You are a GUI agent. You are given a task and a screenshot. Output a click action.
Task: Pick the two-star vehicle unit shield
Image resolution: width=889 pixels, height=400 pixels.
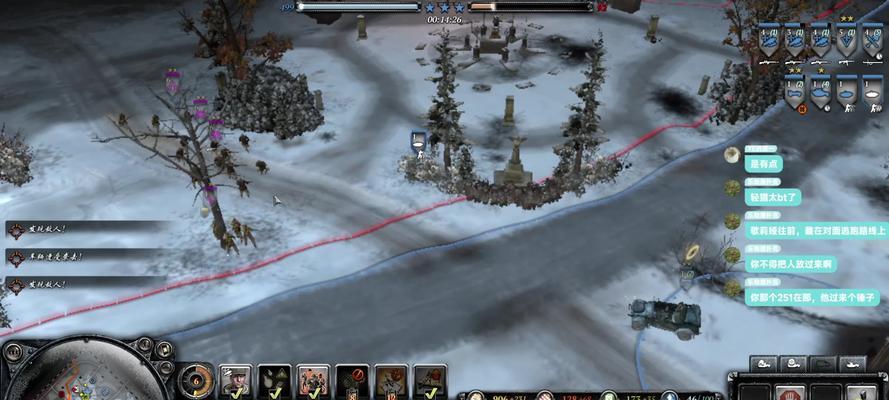tap(794, 91)
